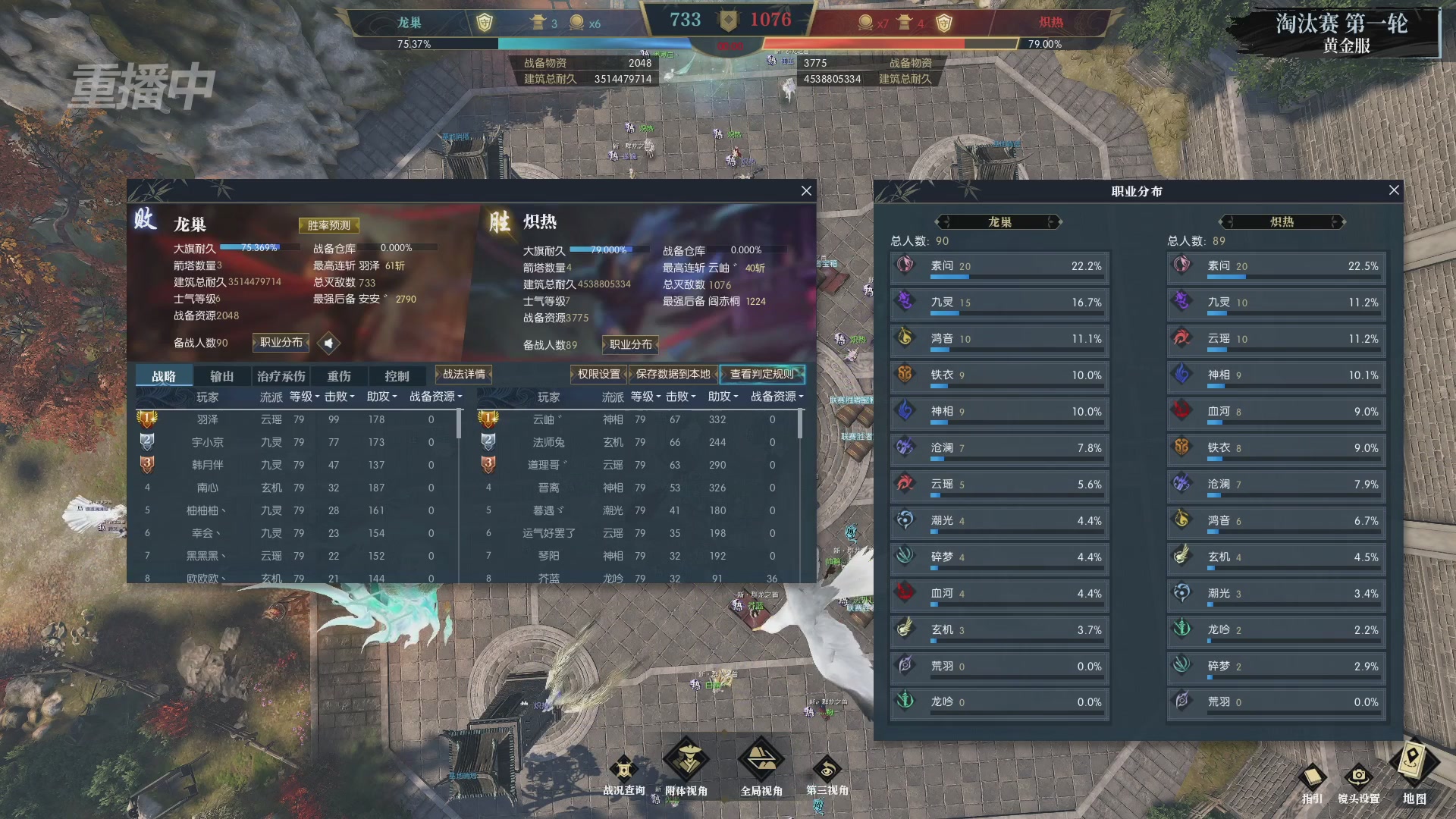Click 保存数据到本地 to save data
The image size is (1456, 819).
[x=673, y=374]
